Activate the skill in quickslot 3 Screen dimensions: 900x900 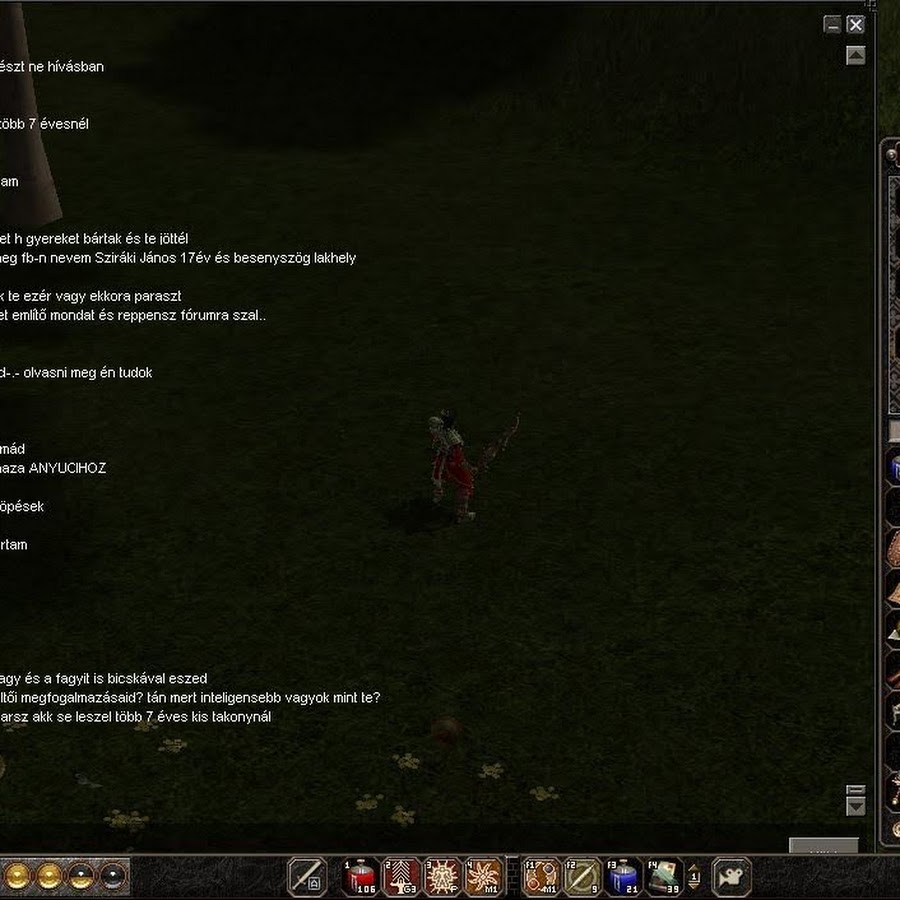point(442,877)
